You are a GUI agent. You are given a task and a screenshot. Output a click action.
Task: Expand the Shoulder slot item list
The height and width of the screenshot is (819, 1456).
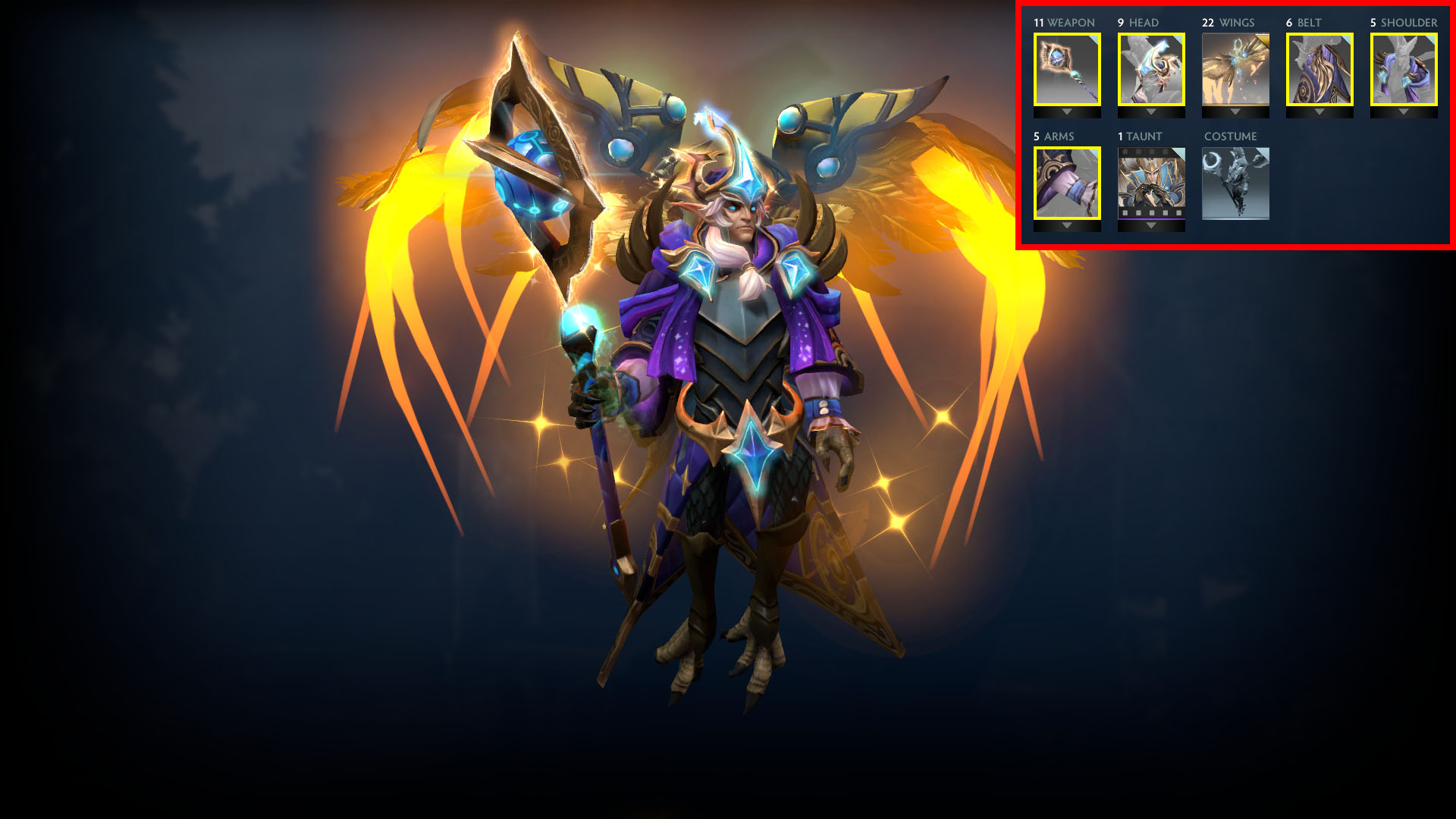tap(1404, 111)
